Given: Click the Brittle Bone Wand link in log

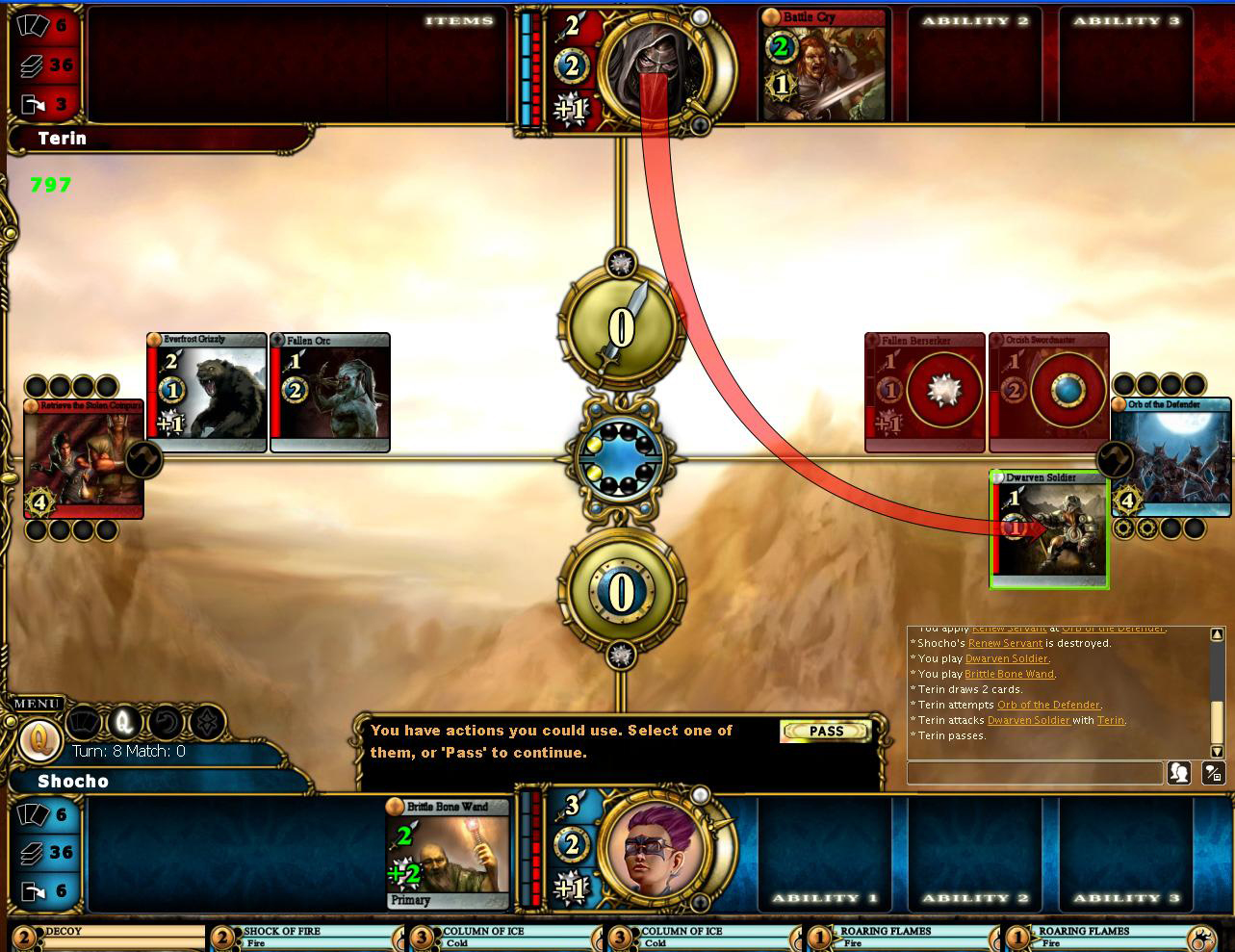Looking at the screenshot, I should coord(1009,674).
